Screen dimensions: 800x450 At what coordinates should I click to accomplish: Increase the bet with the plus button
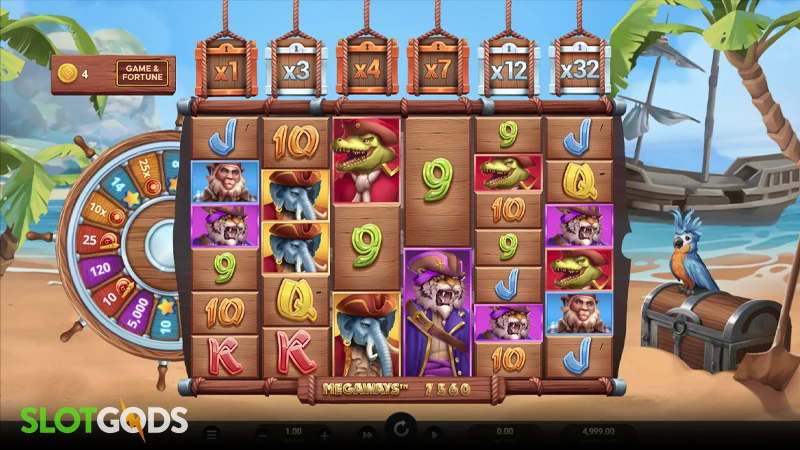[325, 435]
